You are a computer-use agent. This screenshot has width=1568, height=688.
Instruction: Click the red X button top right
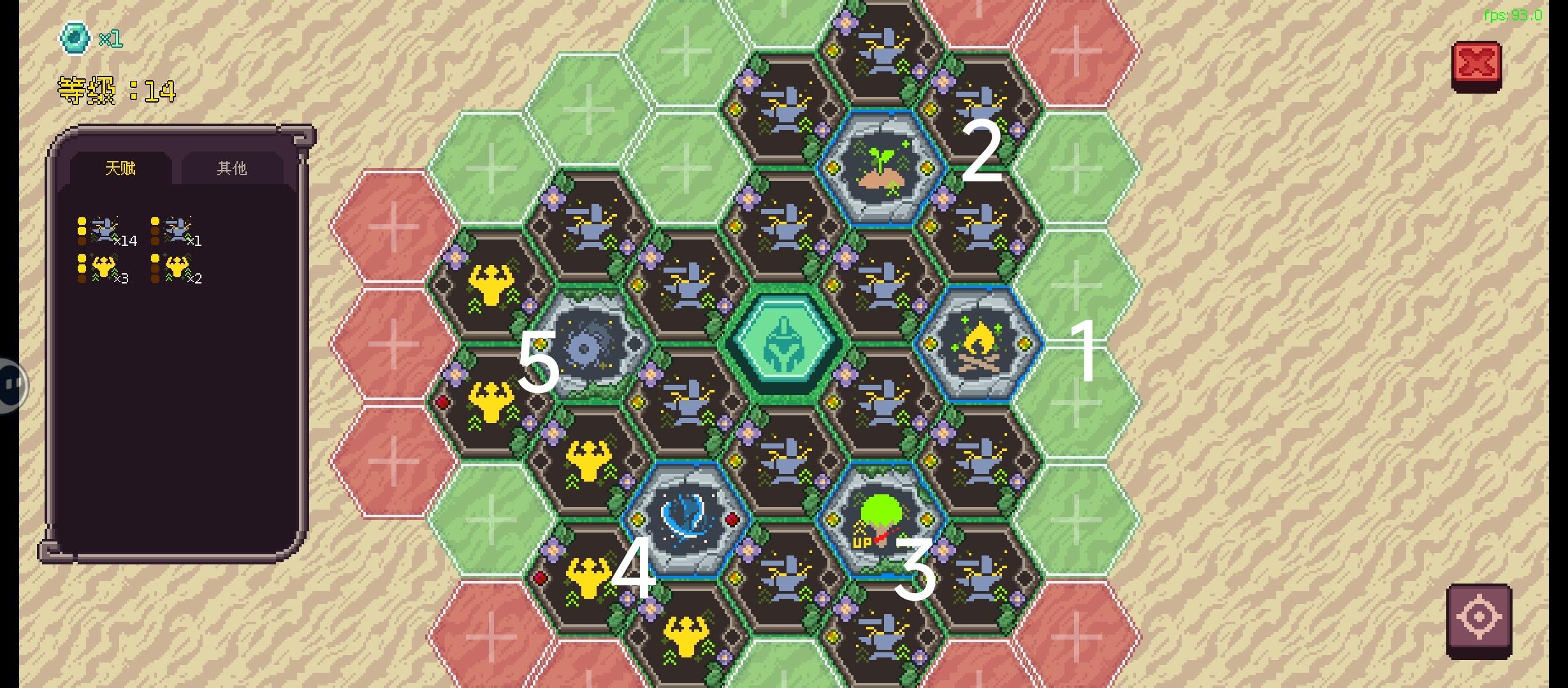[1477, 61]
